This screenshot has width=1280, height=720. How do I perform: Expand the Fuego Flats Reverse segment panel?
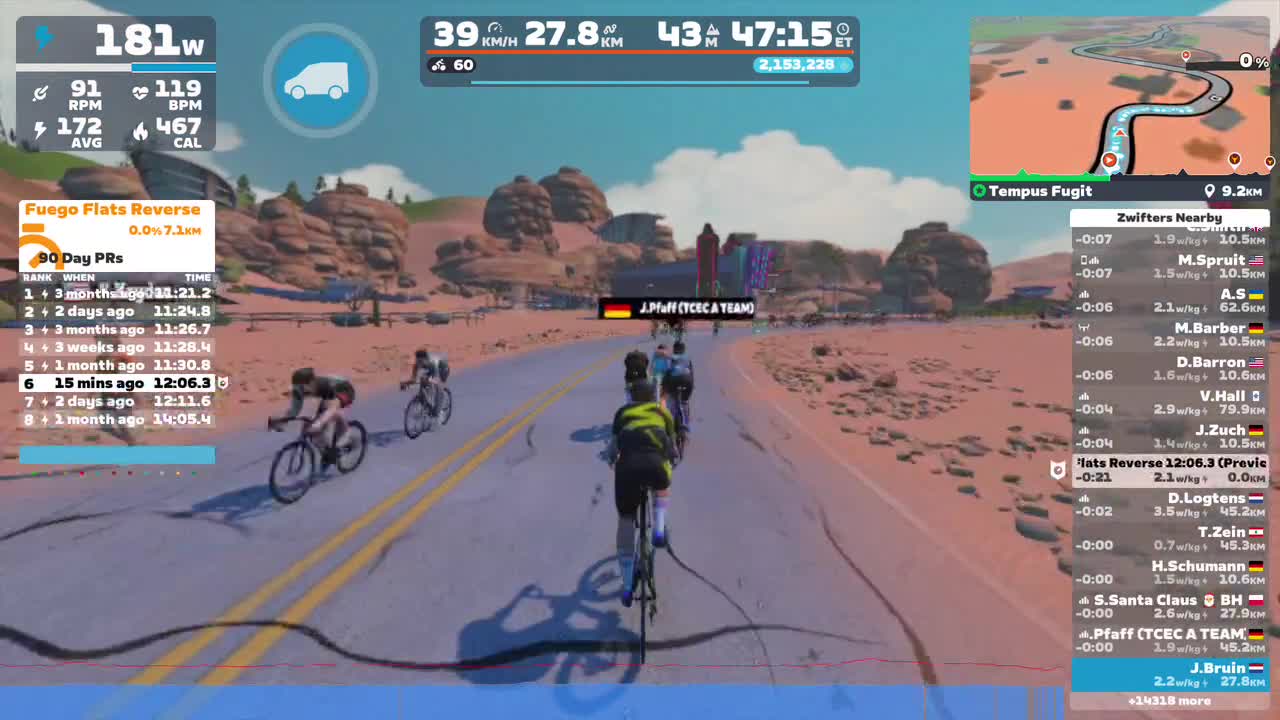pos(114,210)
